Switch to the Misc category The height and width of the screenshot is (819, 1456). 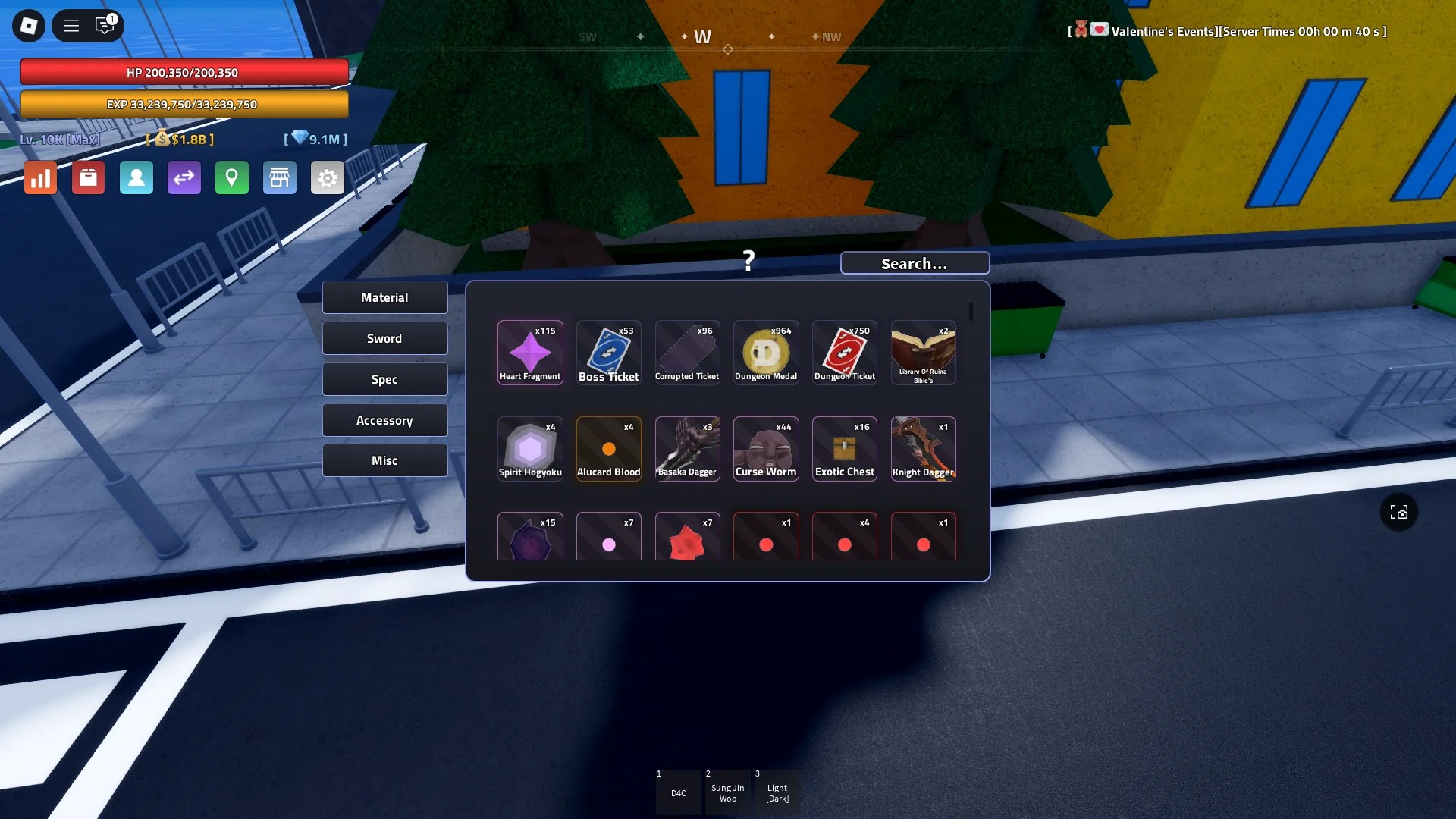click(384, 460)
